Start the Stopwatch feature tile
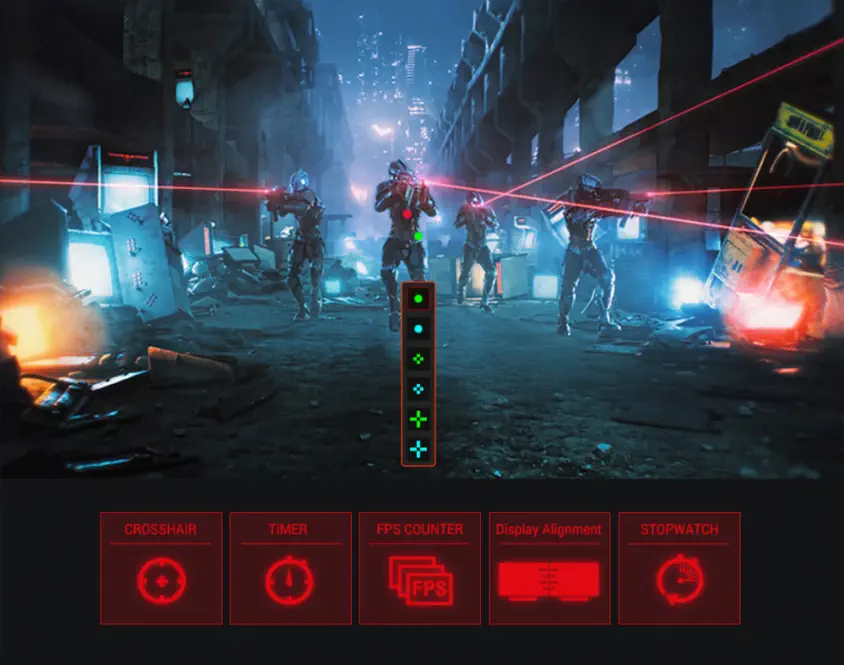The height and width of the screenshot is (665, 844). point(679,568)
